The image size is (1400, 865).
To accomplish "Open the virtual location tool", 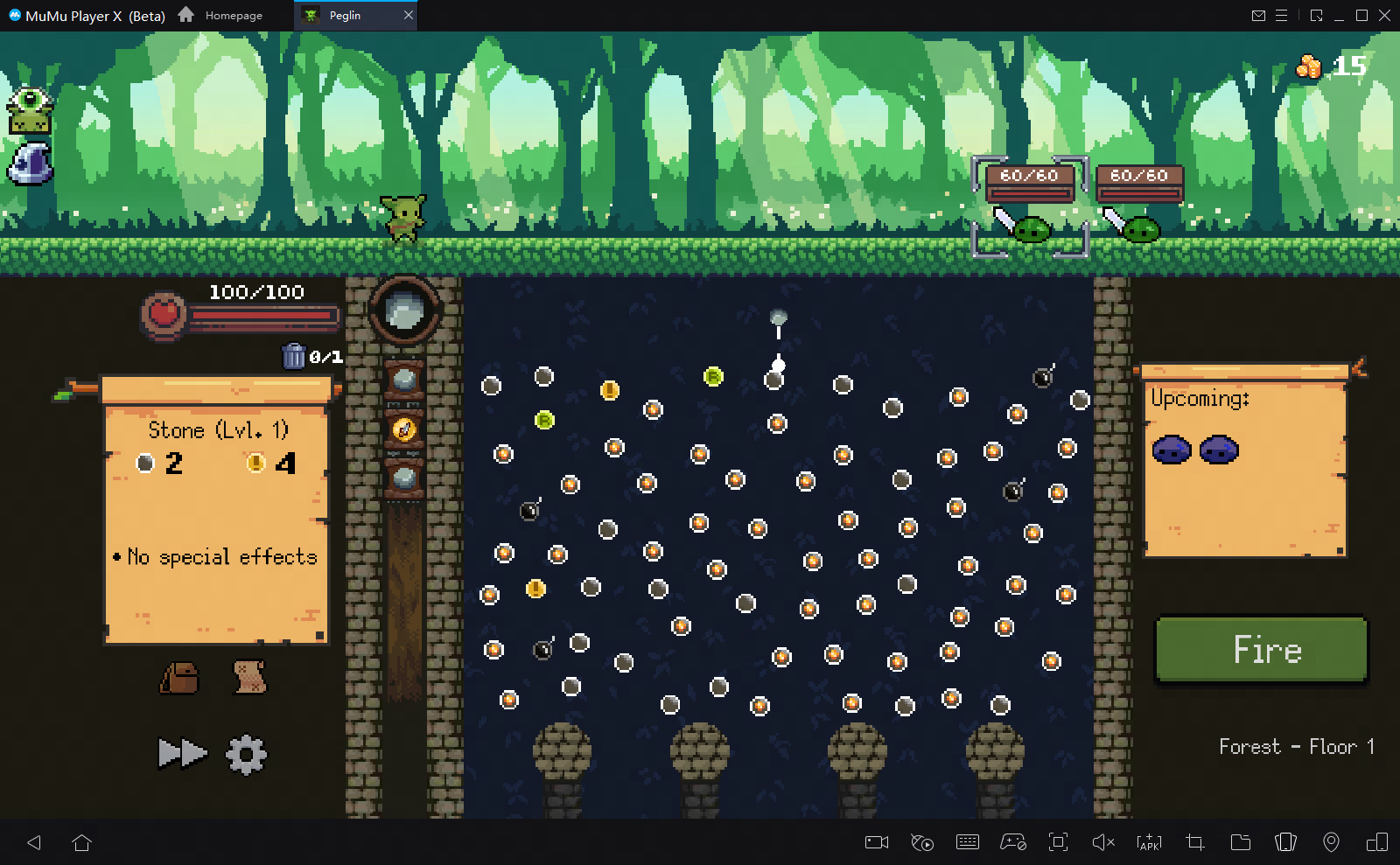I will (x=1333, y=842).
